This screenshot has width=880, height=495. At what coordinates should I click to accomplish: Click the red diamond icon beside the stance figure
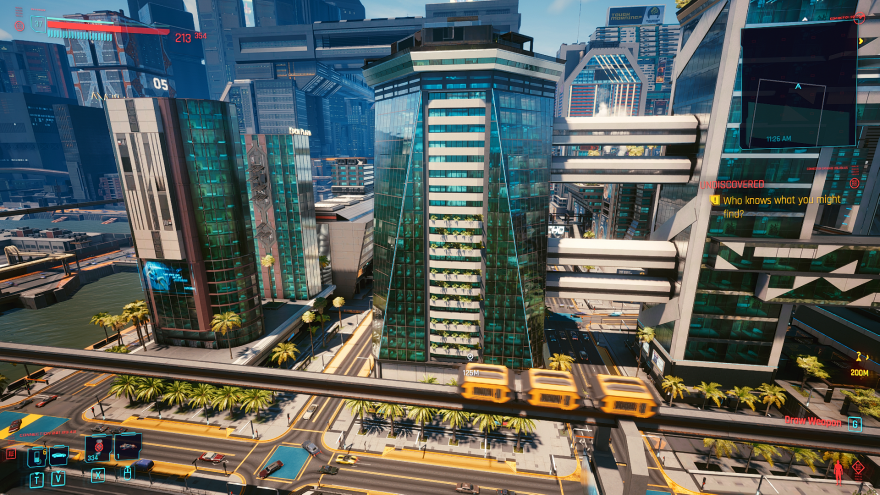(x=859, y=466)
